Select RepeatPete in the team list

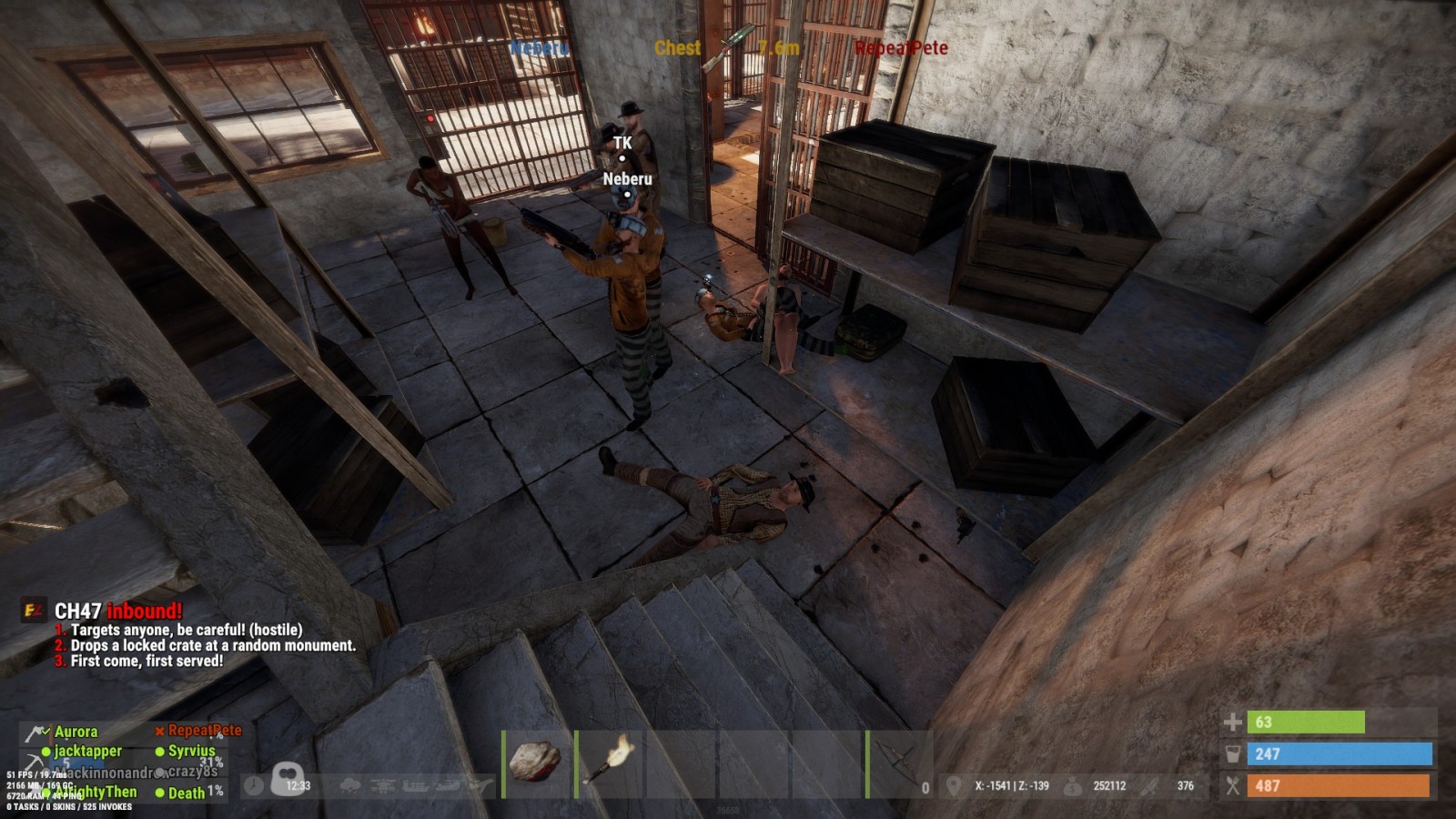tap(204, 730)
